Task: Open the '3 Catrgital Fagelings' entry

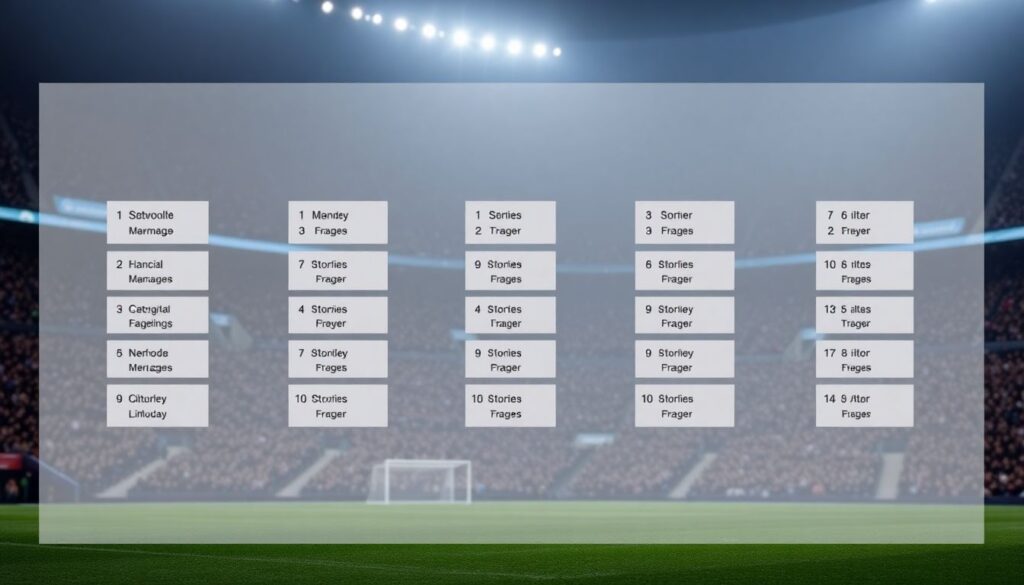Action: (157, 316)
